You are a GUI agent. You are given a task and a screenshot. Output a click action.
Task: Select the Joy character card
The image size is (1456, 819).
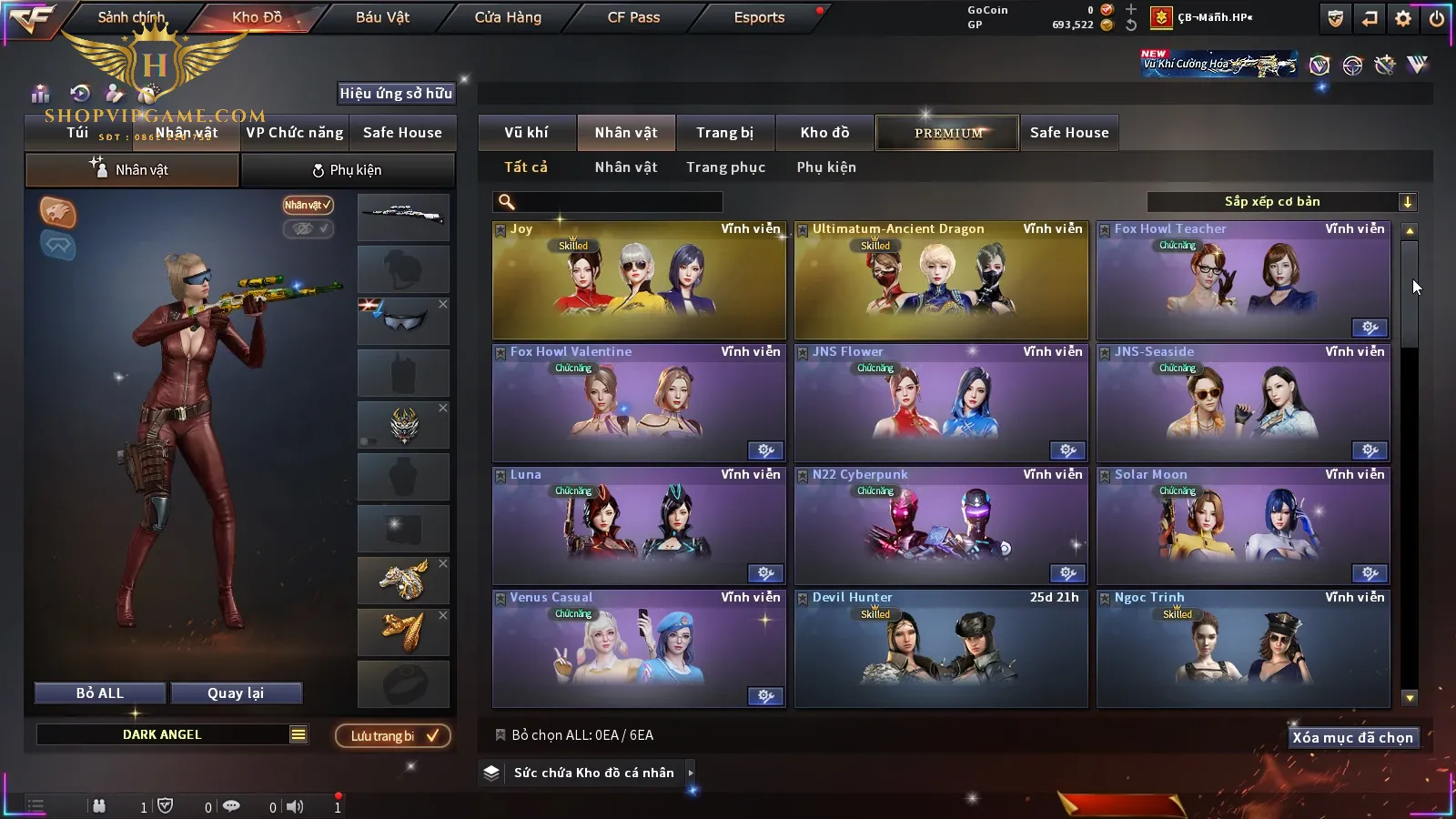click(x=639, y=280)
